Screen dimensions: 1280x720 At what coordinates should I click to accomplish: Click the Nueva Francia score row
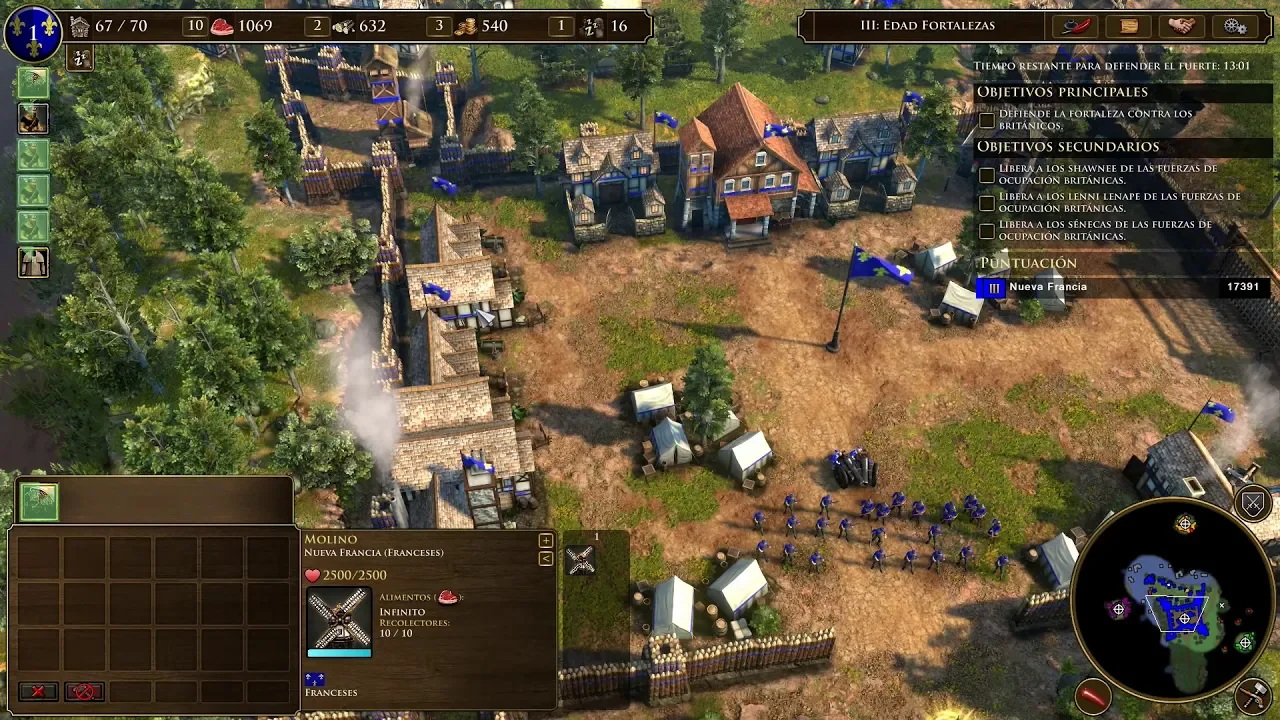click(x=1125, y=288)
